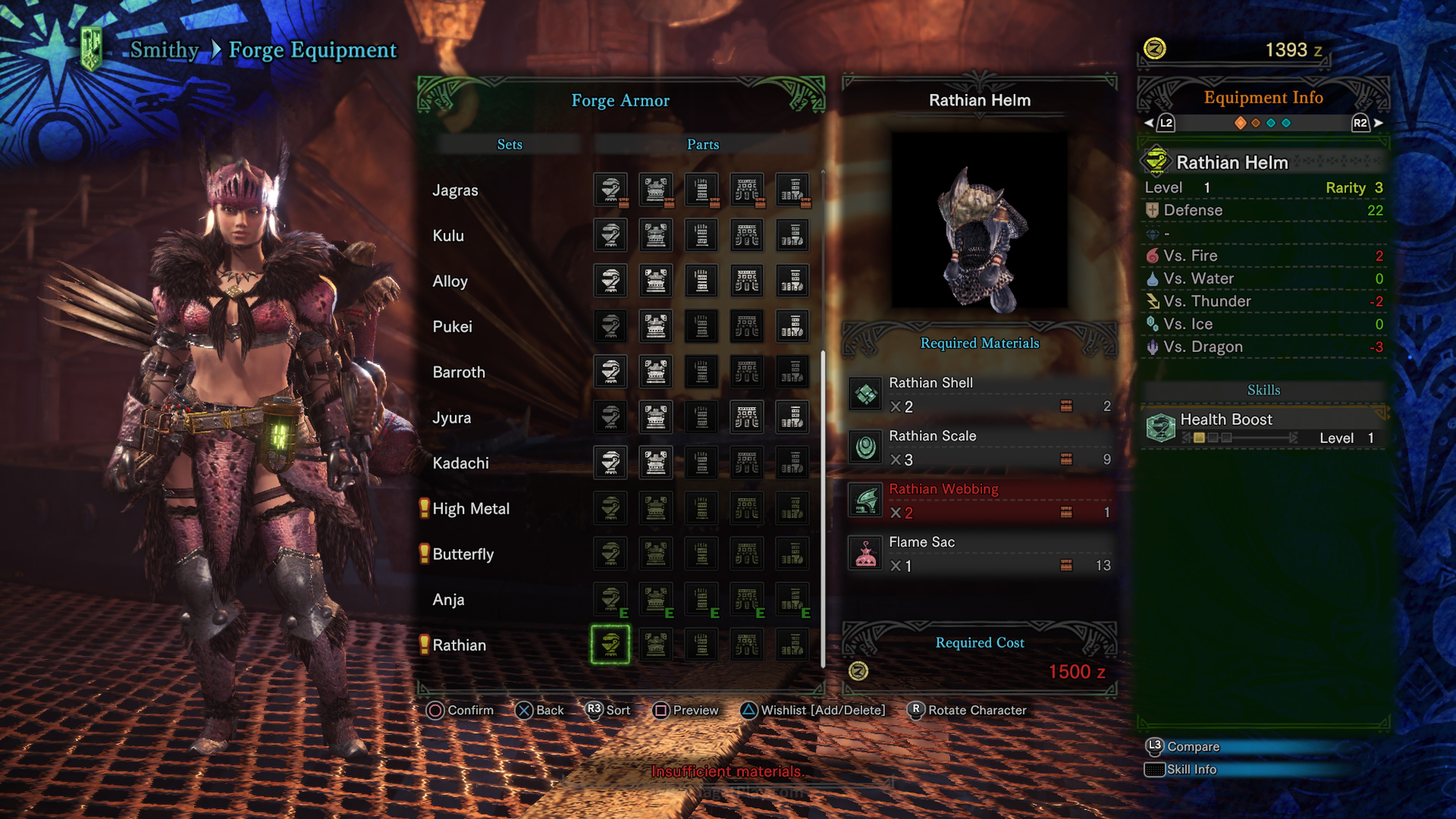Select the highlighted Rathian helm icon
Image resolution: width=1456 pixels, height=819 pixels.
(610, 644)
